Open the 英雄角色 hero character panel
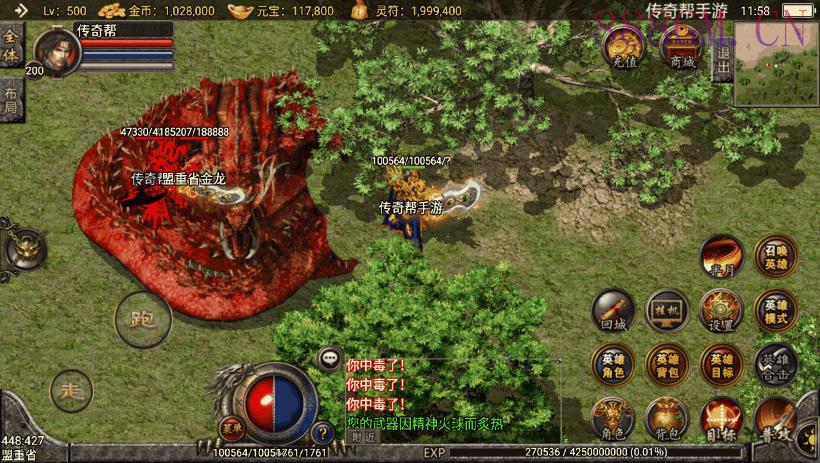Viewport: 820px width, 463px height. click(613, 365)
